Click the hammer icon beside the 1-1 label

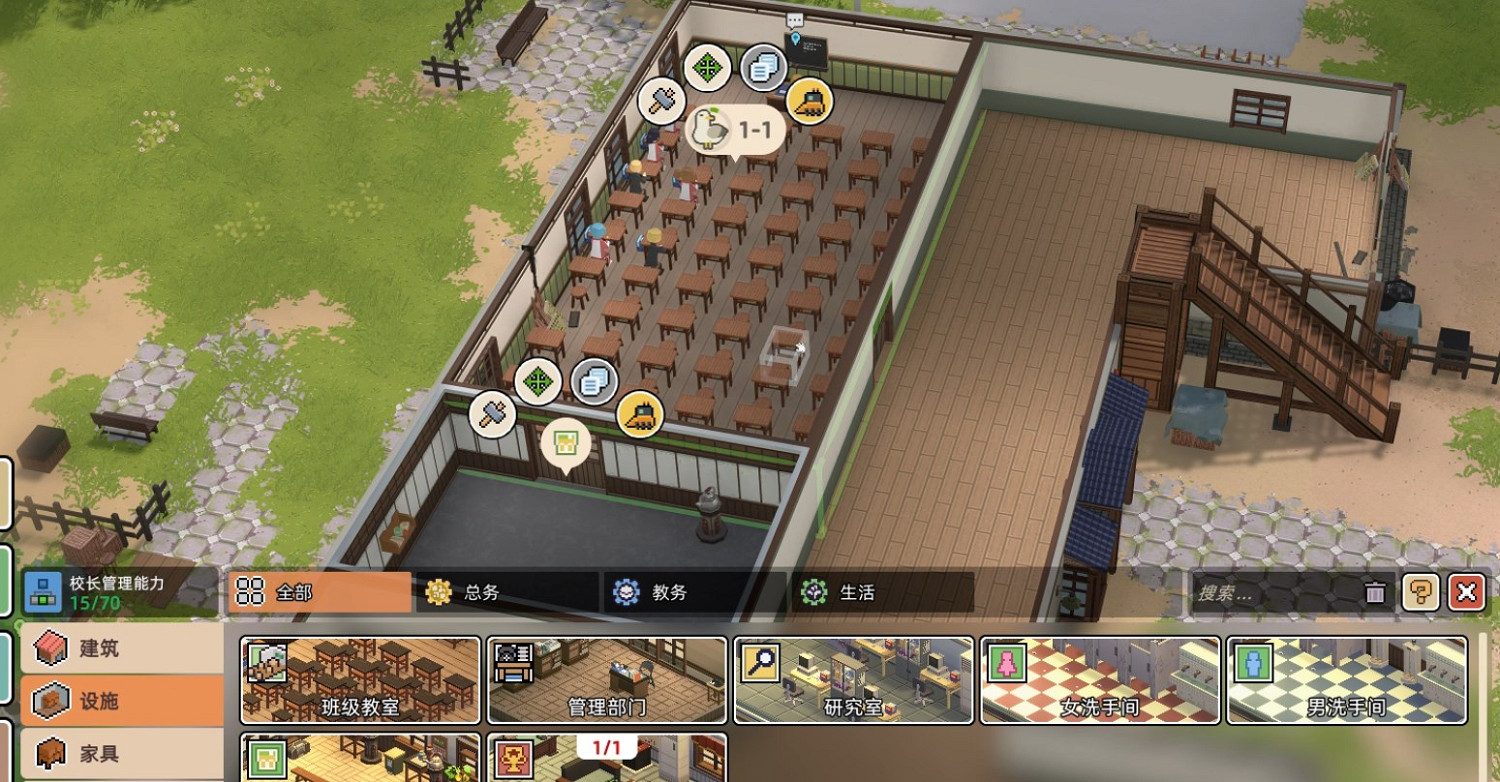[661, 100]
